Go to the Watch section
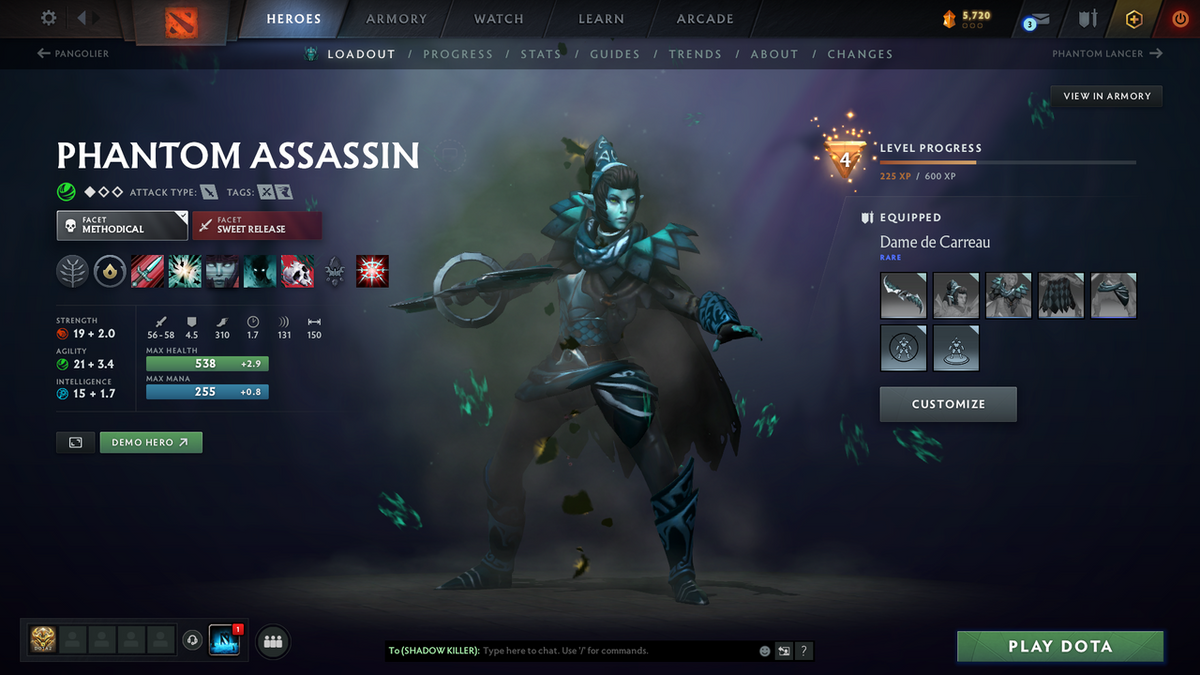The image size is (1200, 675). [498, 19]
